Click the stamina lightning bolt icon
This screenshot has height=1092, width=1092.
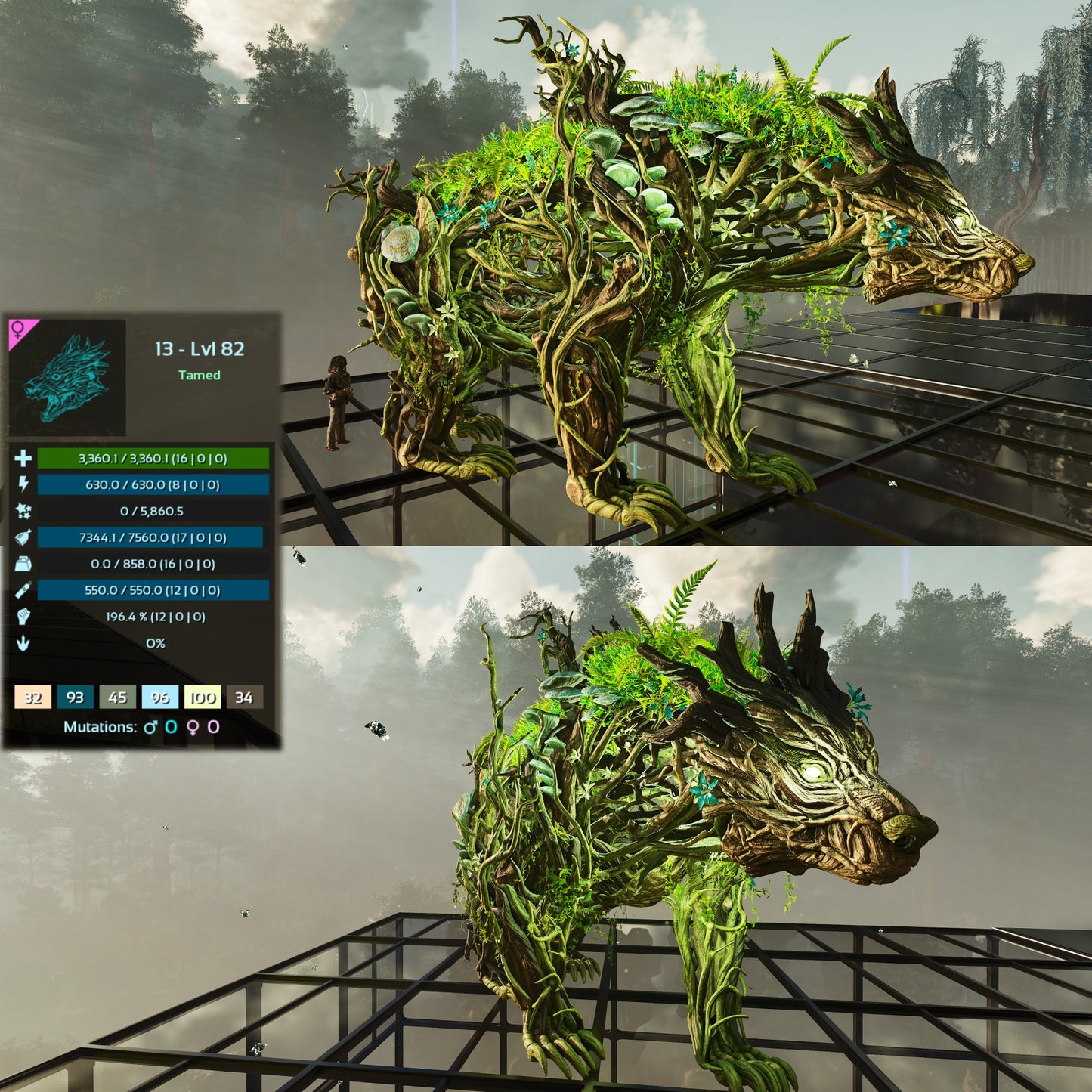click(x=23, y=484)
